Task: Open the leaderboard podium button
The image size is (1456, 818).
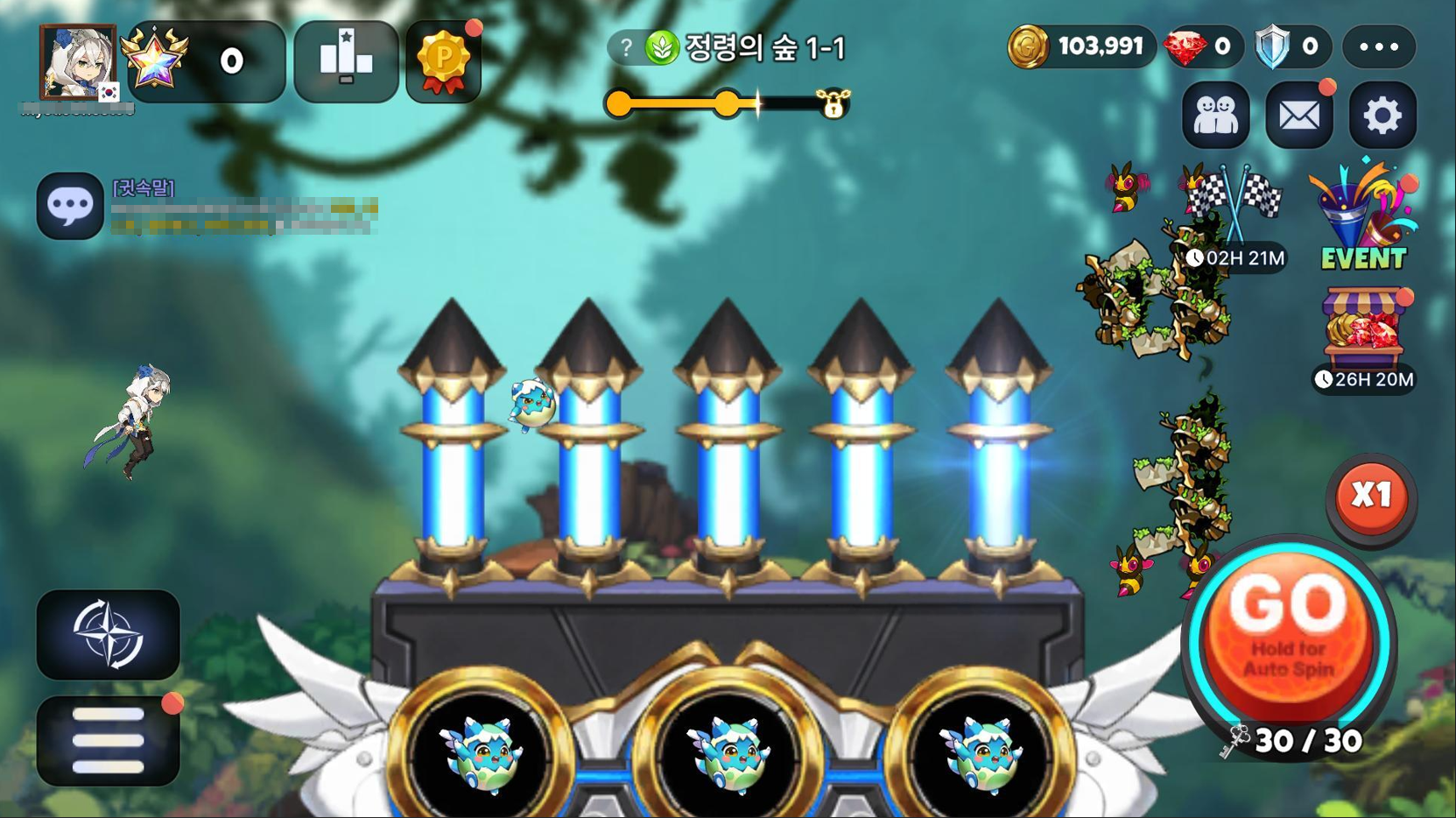Action: 346,61
